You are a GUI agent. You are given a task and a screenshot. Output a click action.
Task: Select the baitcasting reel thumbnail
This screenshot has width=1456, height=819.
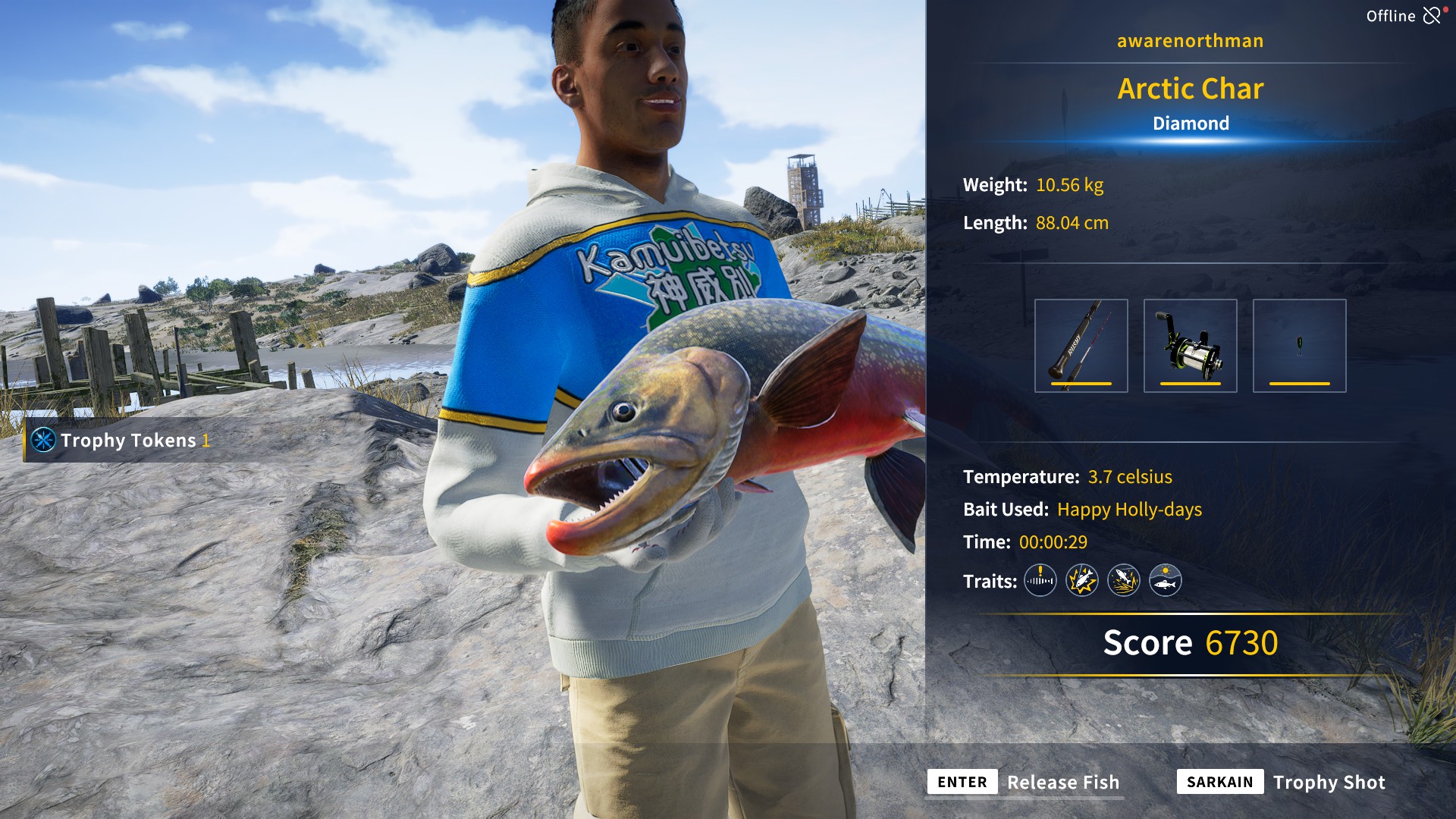pyautogui.click(x=1188, y=345)
